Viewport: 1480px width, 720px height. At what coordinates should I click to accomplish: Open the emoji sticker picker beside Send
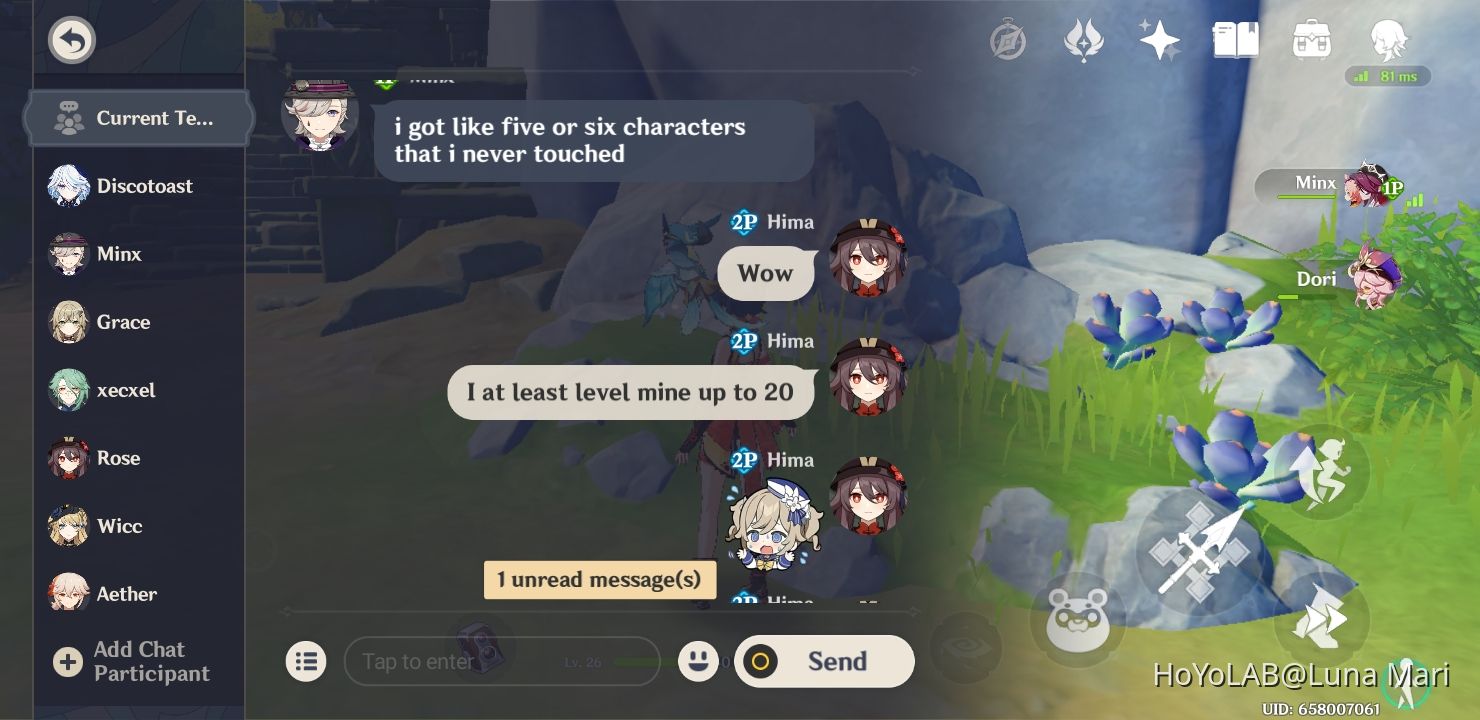coord(699,661)
